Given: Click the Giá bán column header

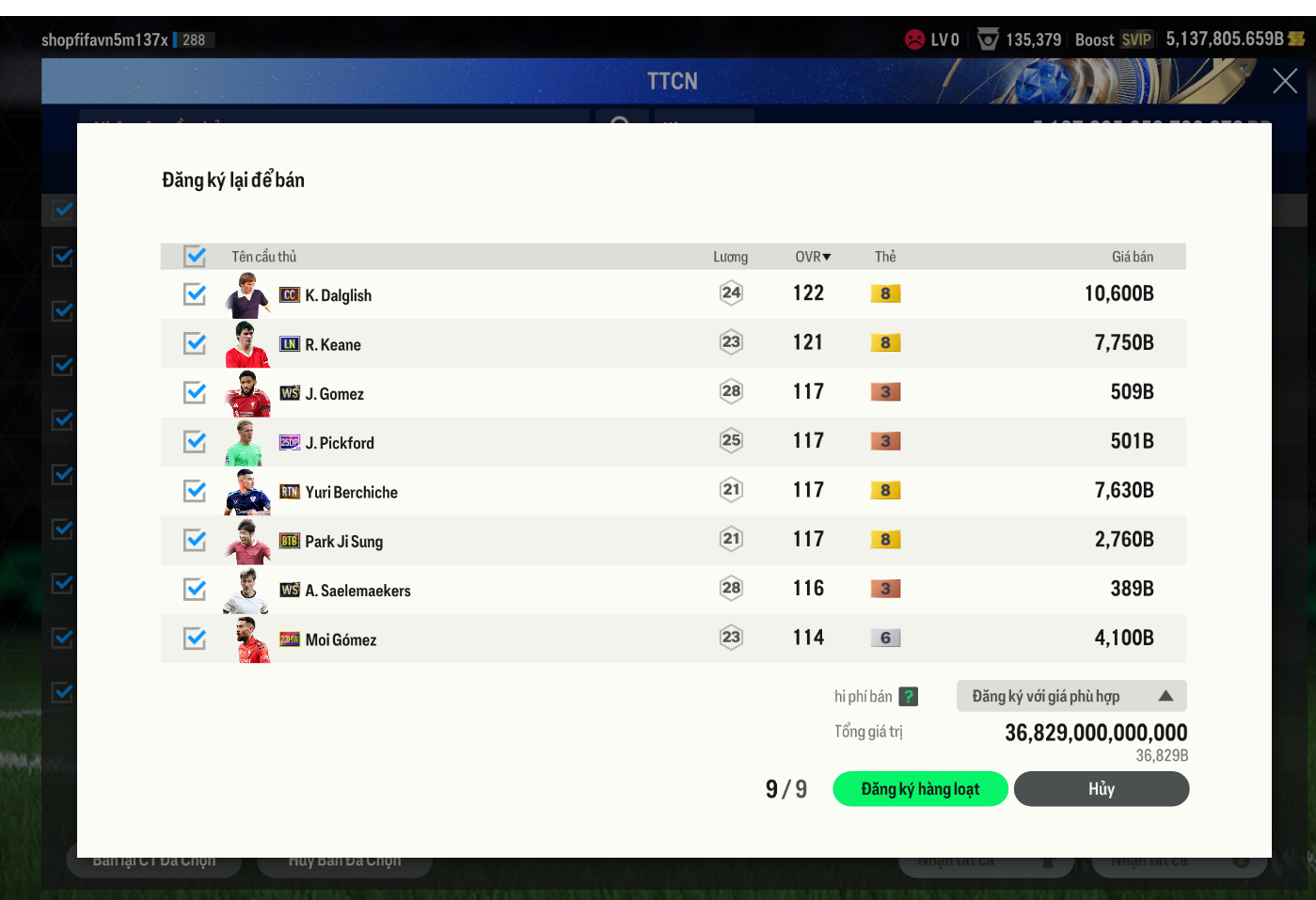Looking at the screenshot, I should click(1132, 257).
